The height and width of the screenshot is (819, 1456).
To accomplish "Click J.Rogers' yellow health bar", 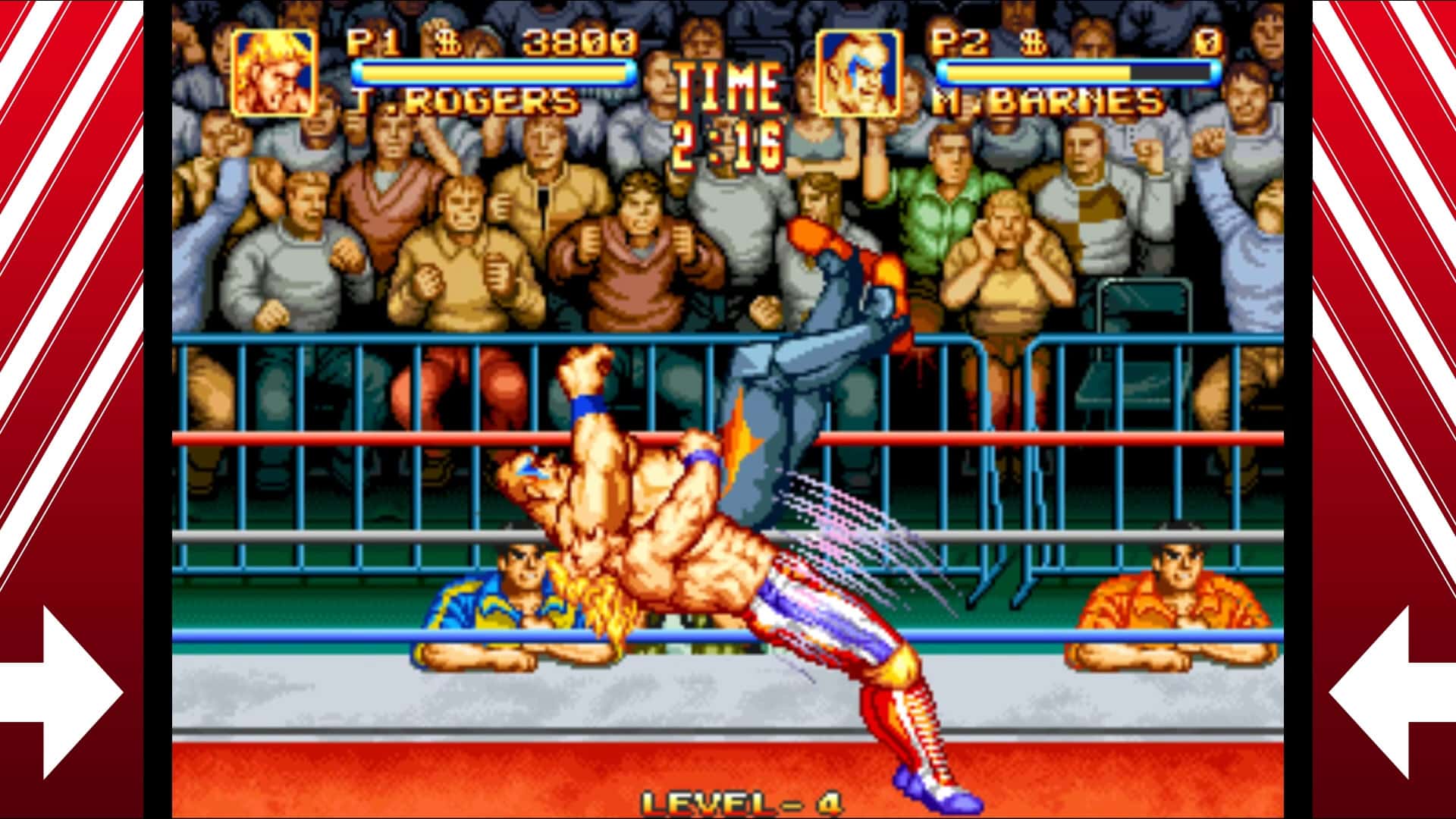I will (x=493, y=72).
